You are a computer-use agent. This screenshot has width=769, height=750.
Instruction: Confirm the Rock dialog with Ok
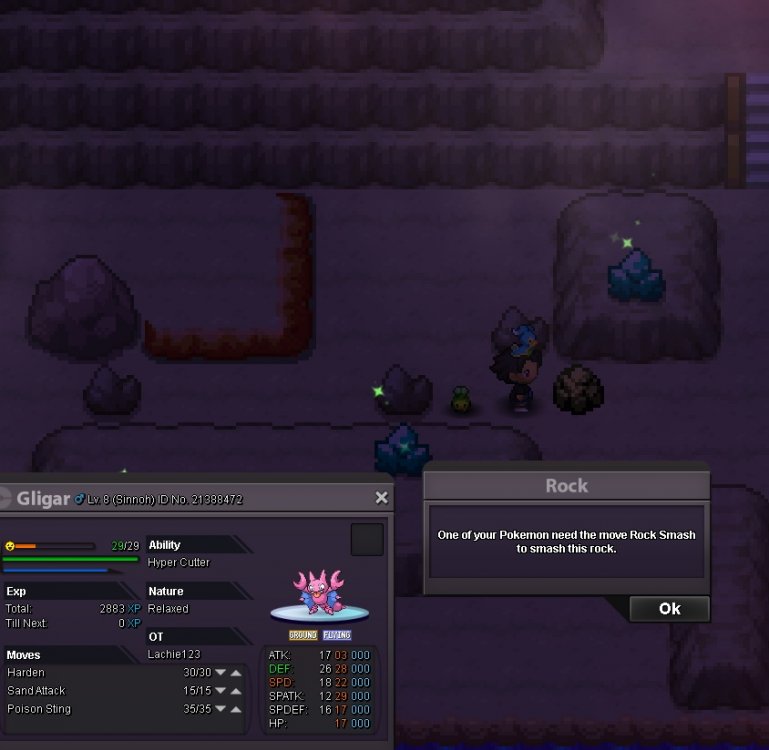click(x=669, y=608)
